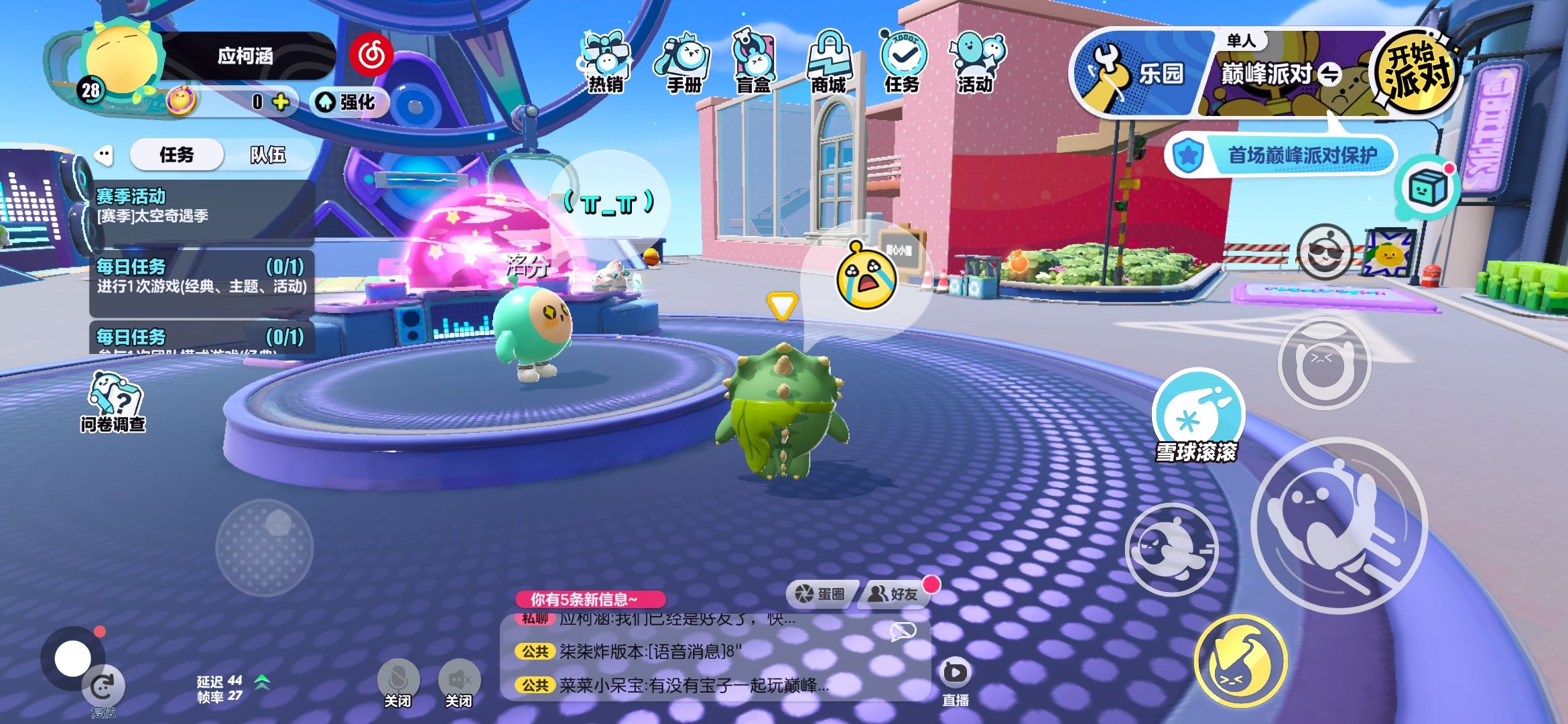The width and height of the screenshot is (1568, 724).
Task: Open the 盲盒 blind box menu
Action: tap(754, 63)
